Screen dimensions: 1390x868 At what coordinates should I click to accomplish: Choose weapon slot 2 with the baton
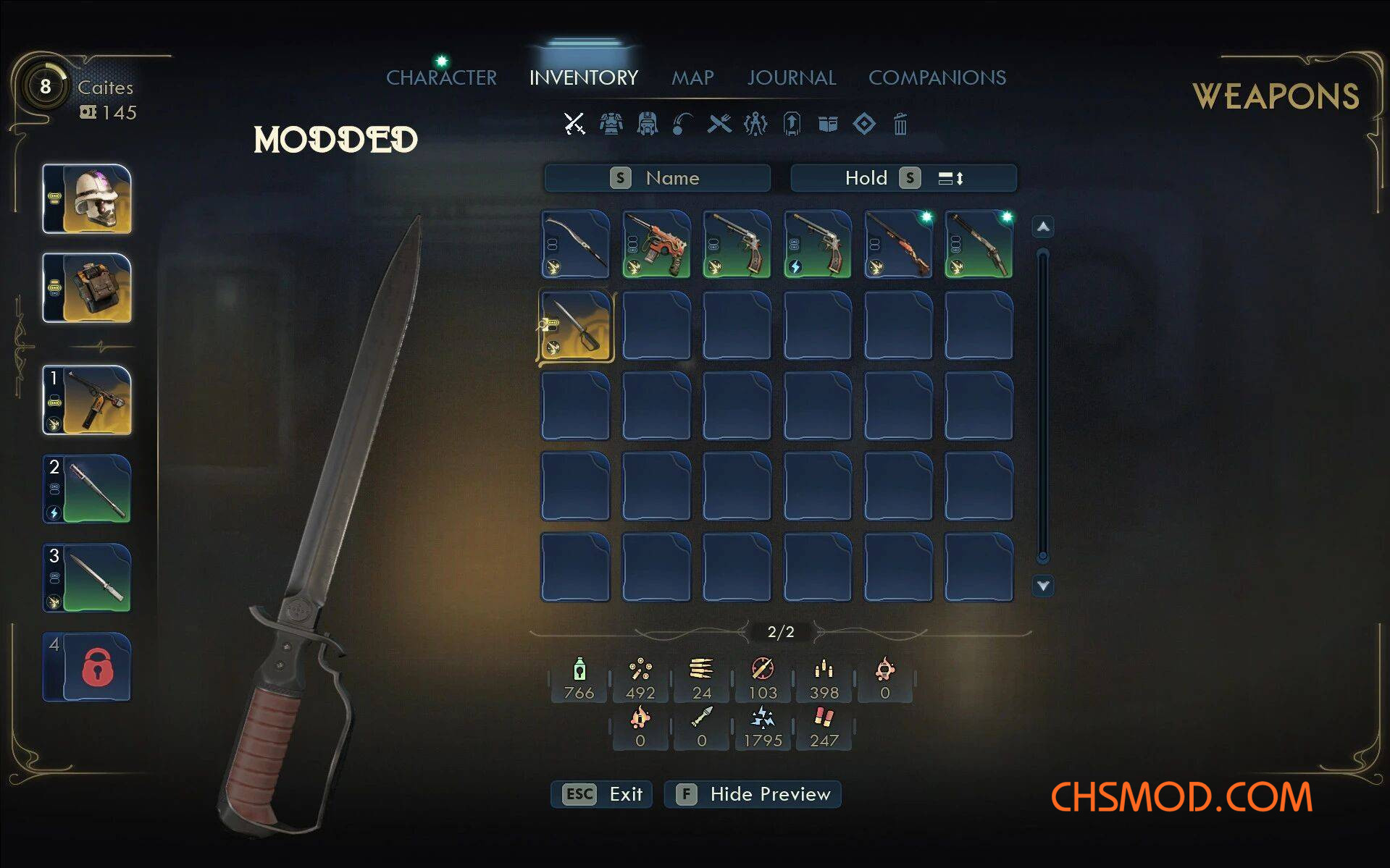tap(87, 489)
